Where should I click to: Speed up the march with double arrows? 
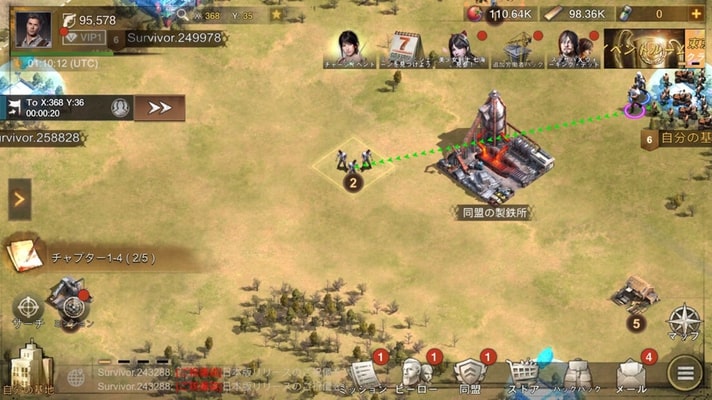(x=160, y=107)
